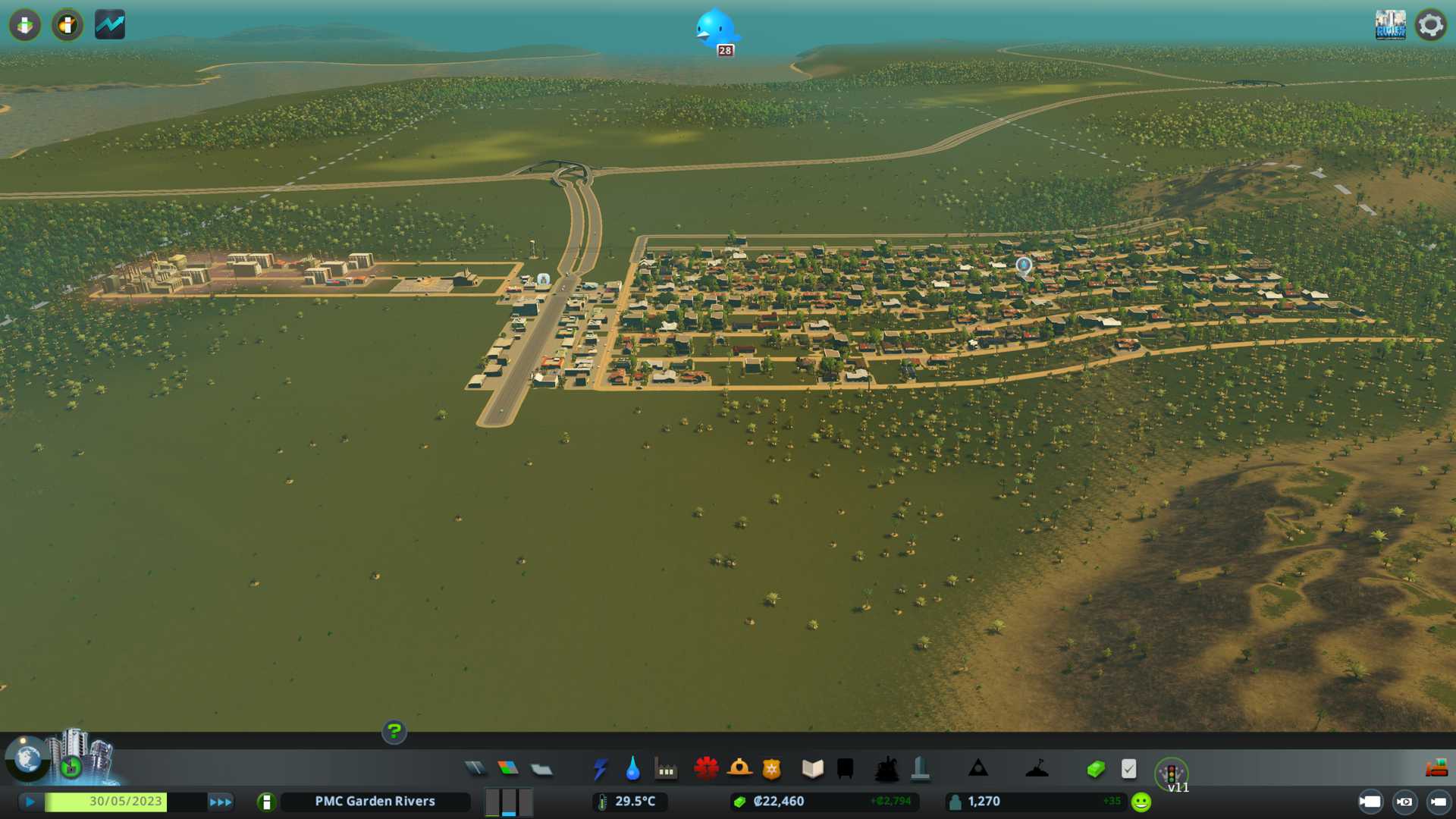Open the traffic light mod button
This screenshot has width=1456, height=819.
[1171, 773]
